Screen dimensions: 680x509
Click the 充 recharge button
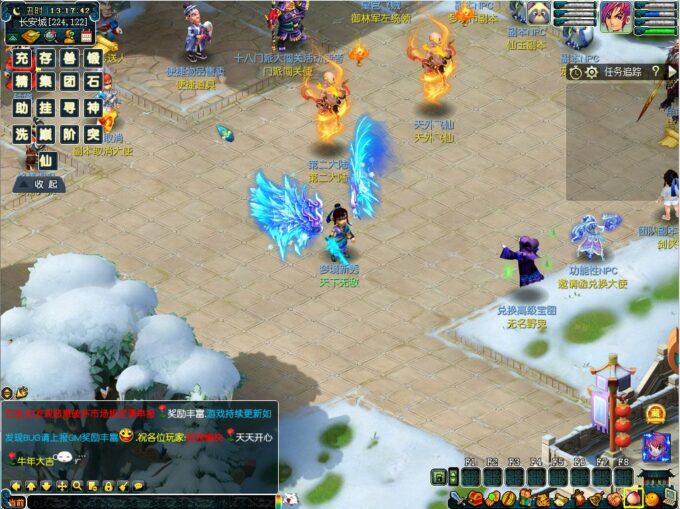(x=21, y=58)
